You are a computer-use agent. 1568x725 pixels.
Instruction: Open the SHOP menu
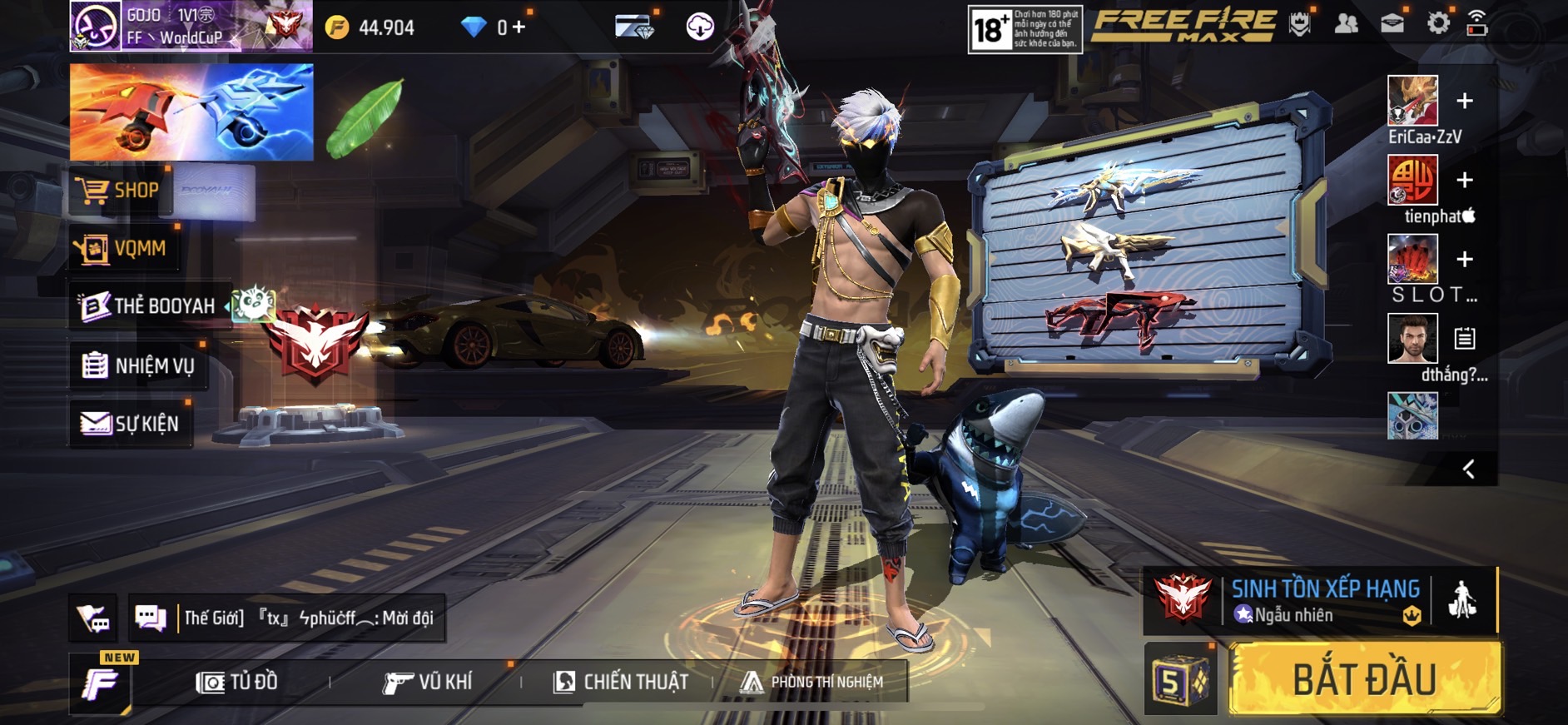click(x=122, y=191)
